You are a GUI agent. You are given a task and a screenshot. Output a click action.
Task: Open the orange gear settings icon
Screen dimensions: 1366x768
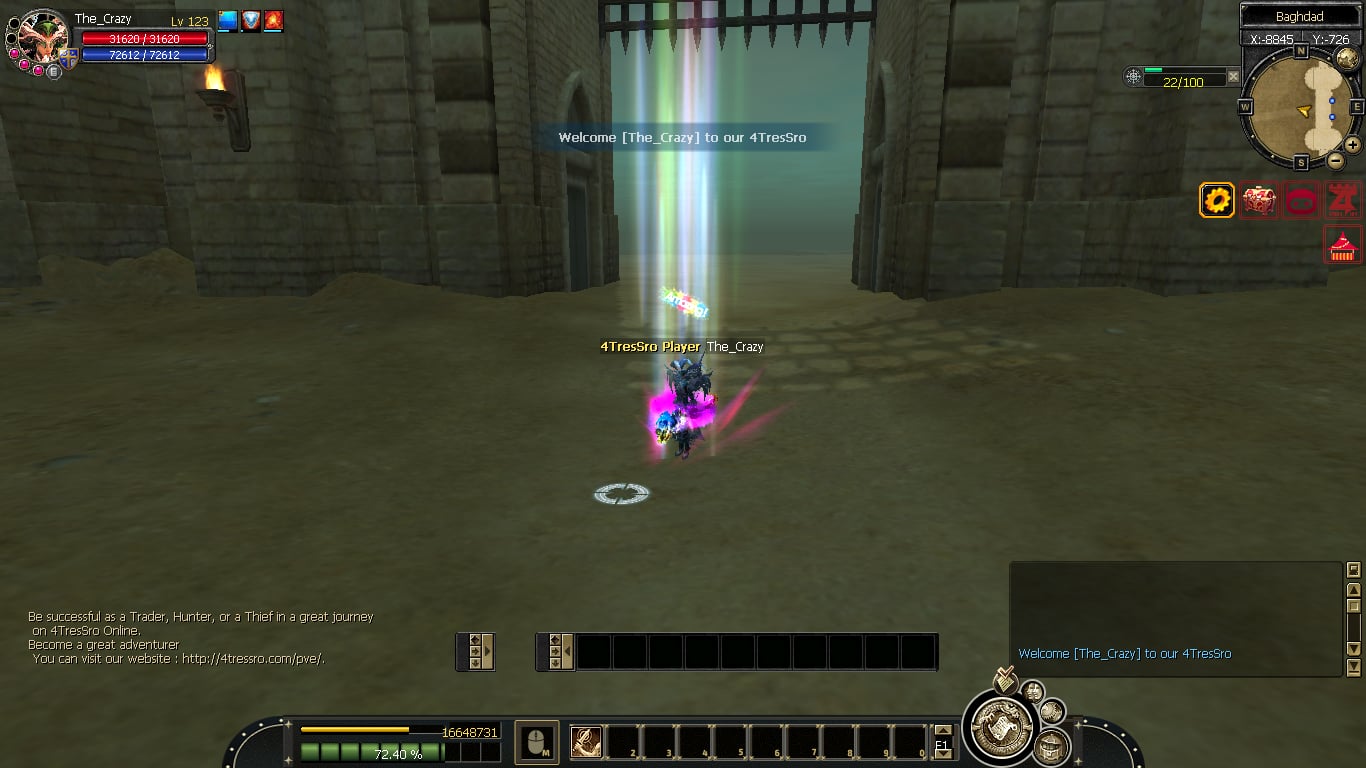[1217, 201]
